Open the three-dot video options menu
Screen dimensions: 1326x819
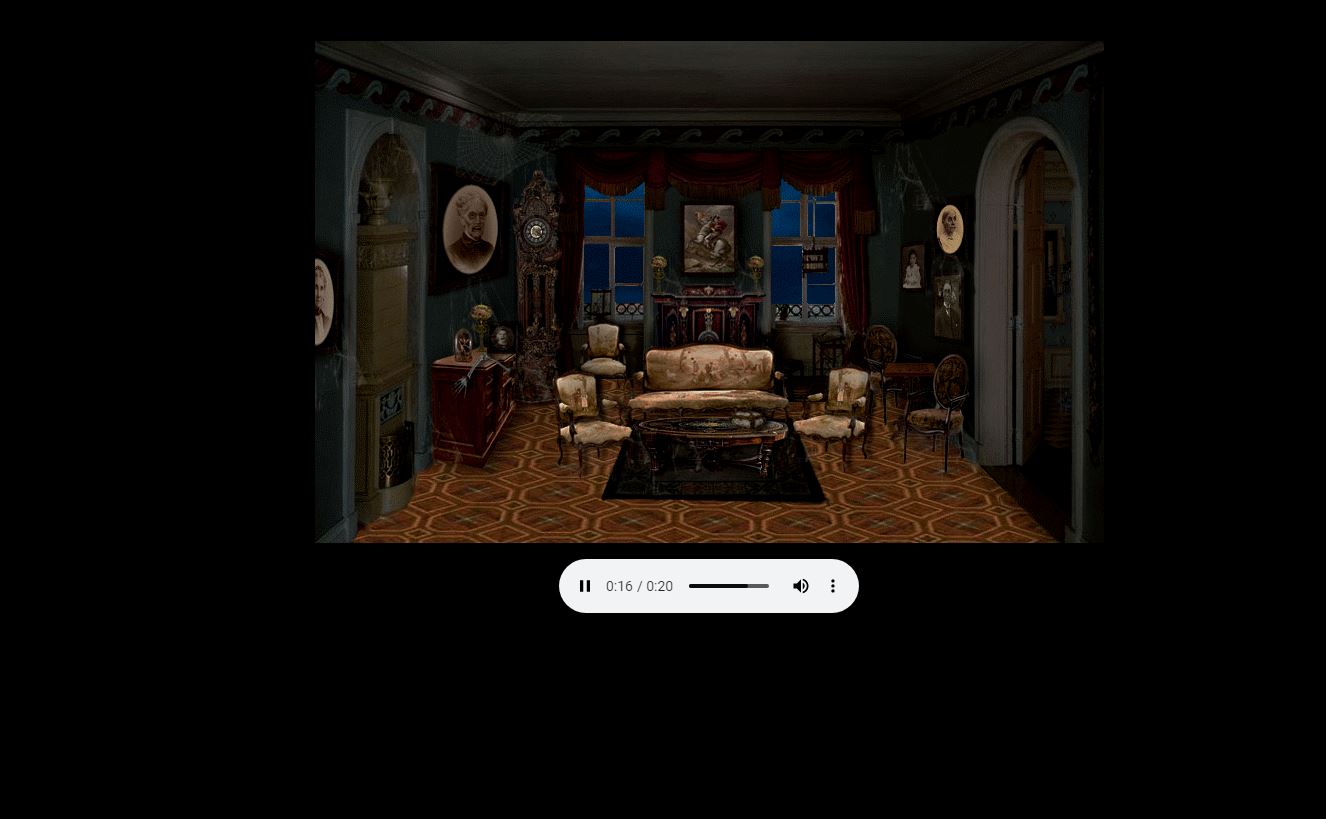pos(832,586)
